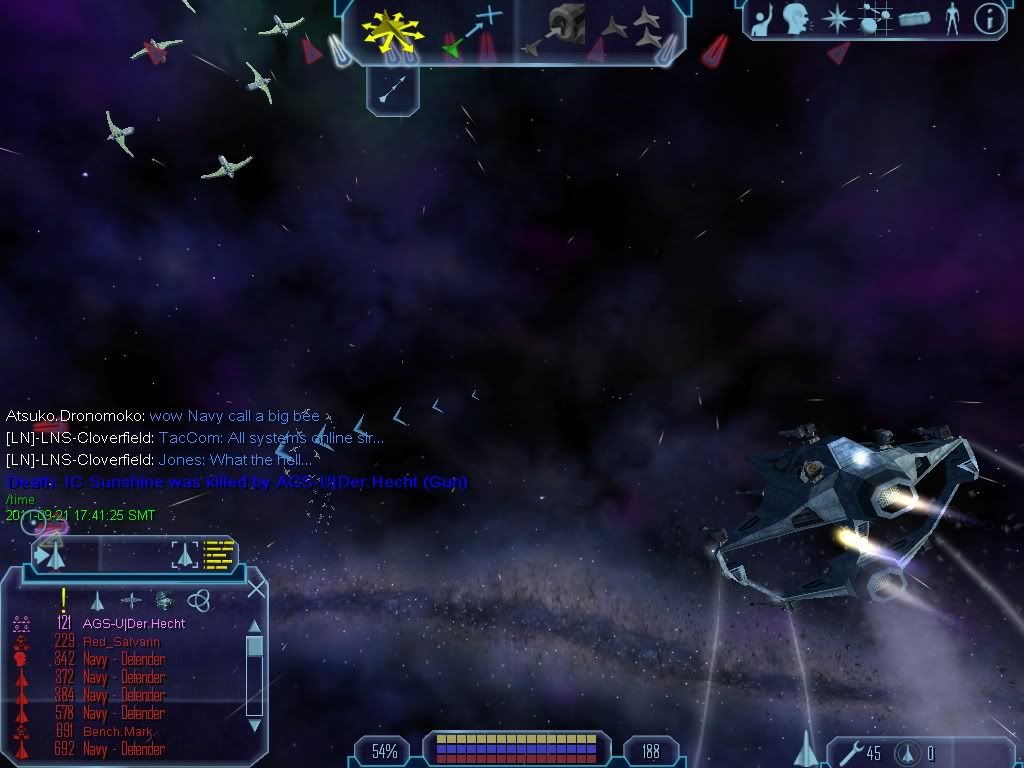
Task: Click the contact list scroll down arrow
Action: [254, 724]
